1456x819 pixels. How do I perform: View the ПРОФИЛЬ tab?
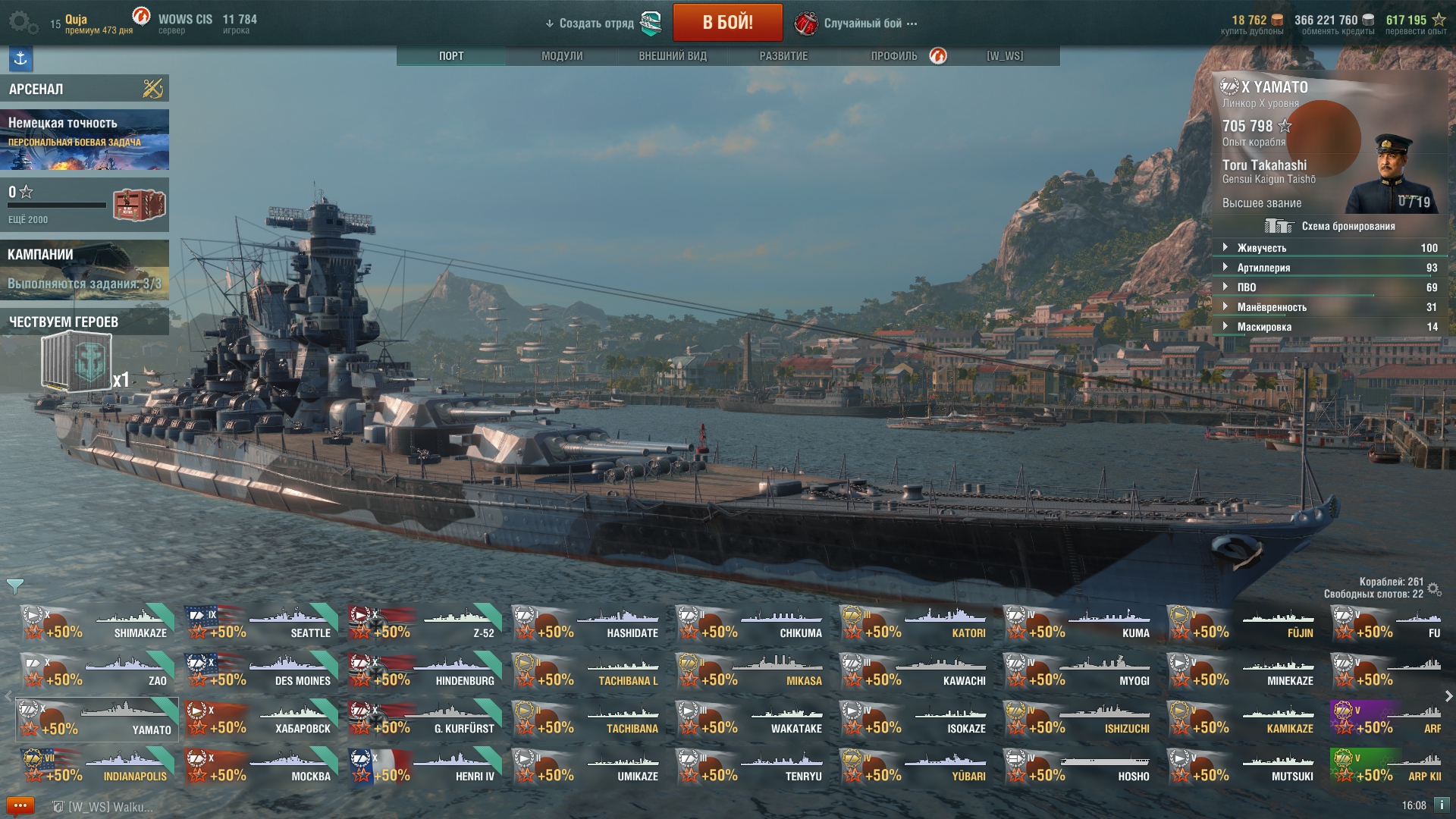[x=894, y=56]
